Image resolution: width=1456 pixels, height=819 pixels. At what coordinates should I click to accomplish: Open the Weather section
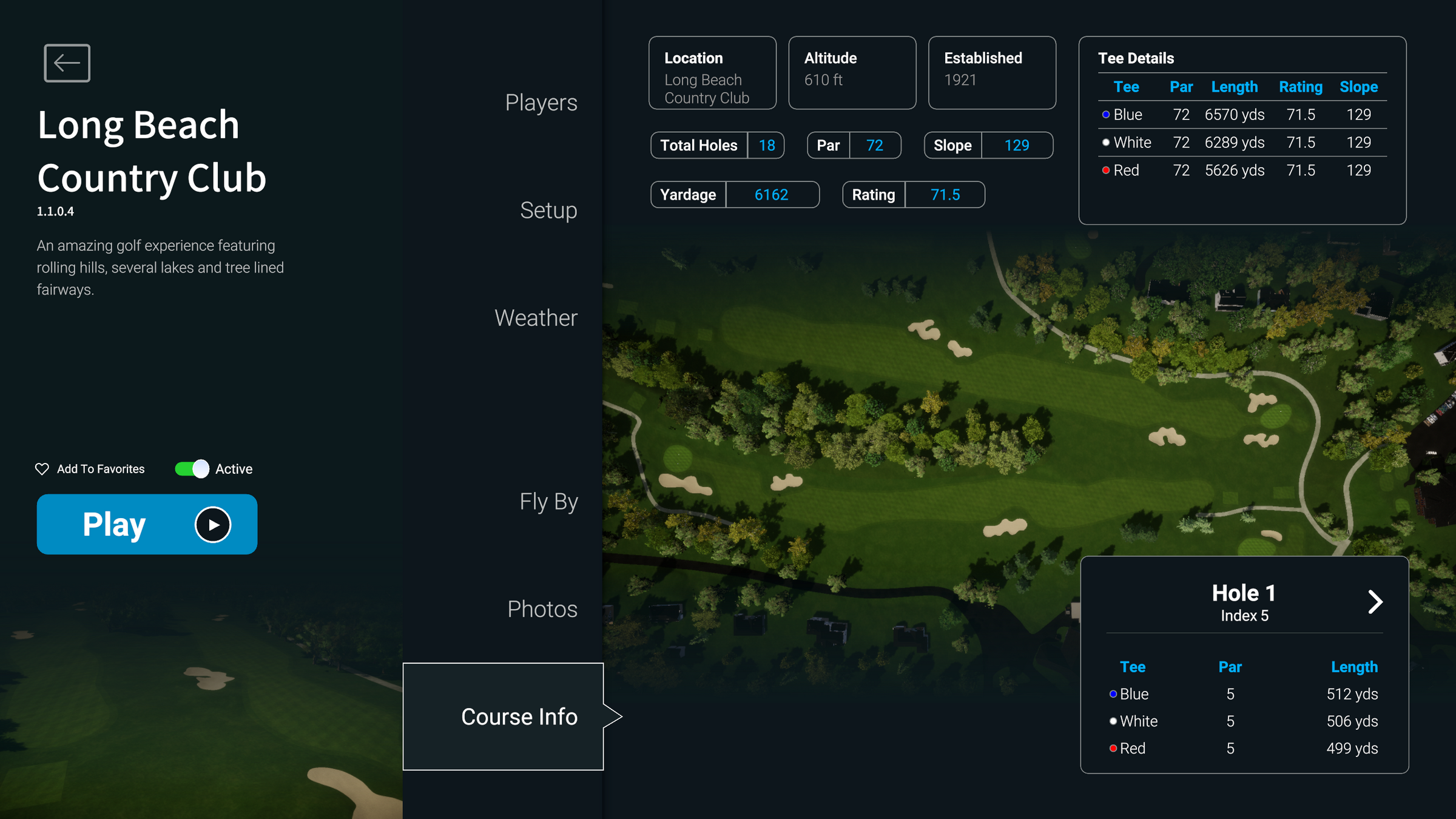click(x=536, y=317)
